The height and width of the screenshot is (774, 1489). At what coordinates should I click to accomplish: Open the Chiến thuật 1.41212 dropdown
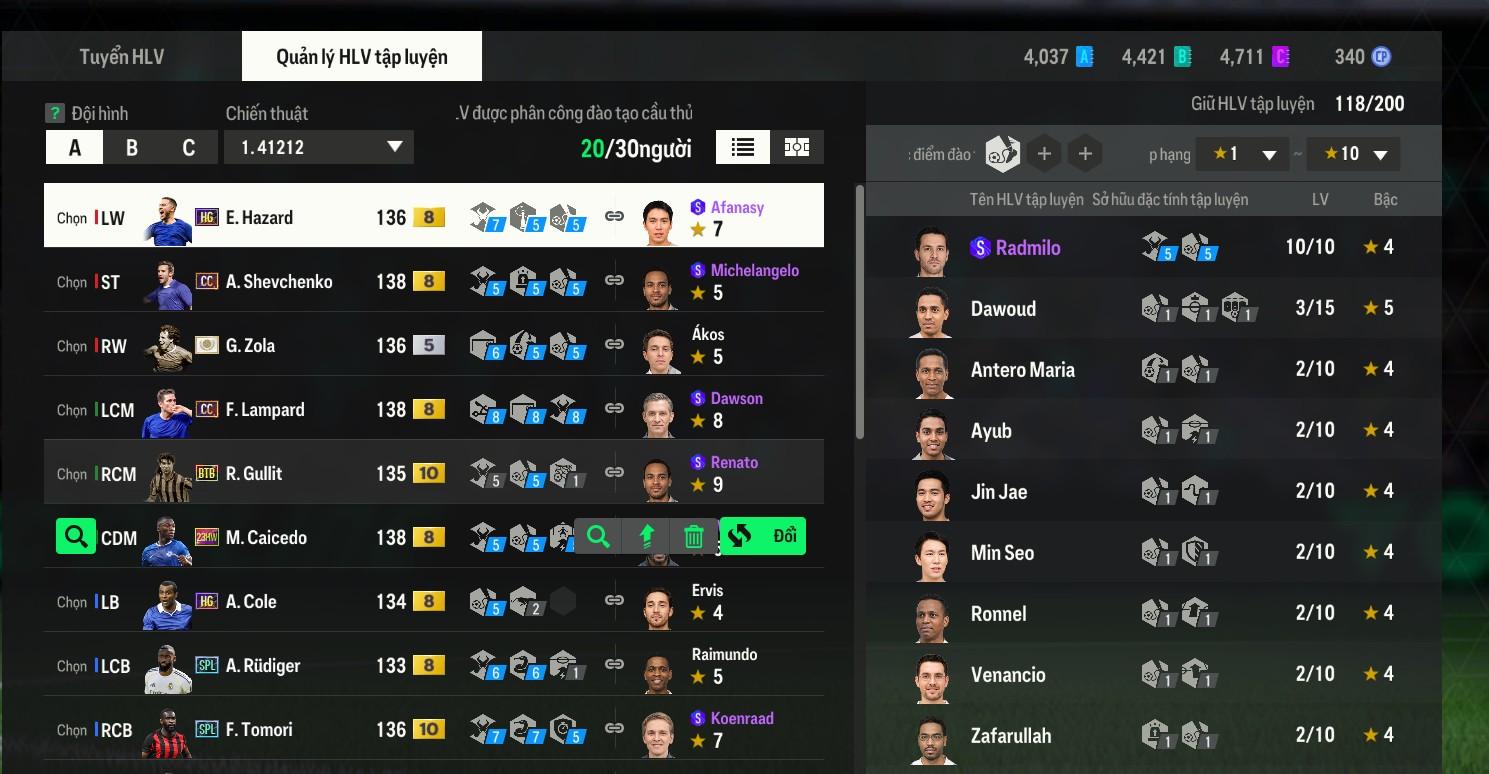pyautogui.click(x=319, y=148)
